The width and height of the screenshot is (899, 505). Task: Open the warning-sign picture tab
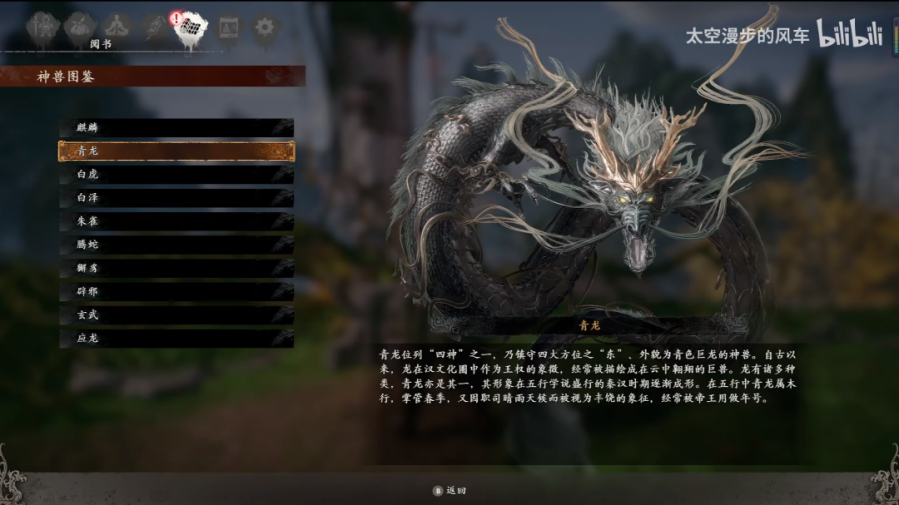pyautogui.click(x=229, y=27)
